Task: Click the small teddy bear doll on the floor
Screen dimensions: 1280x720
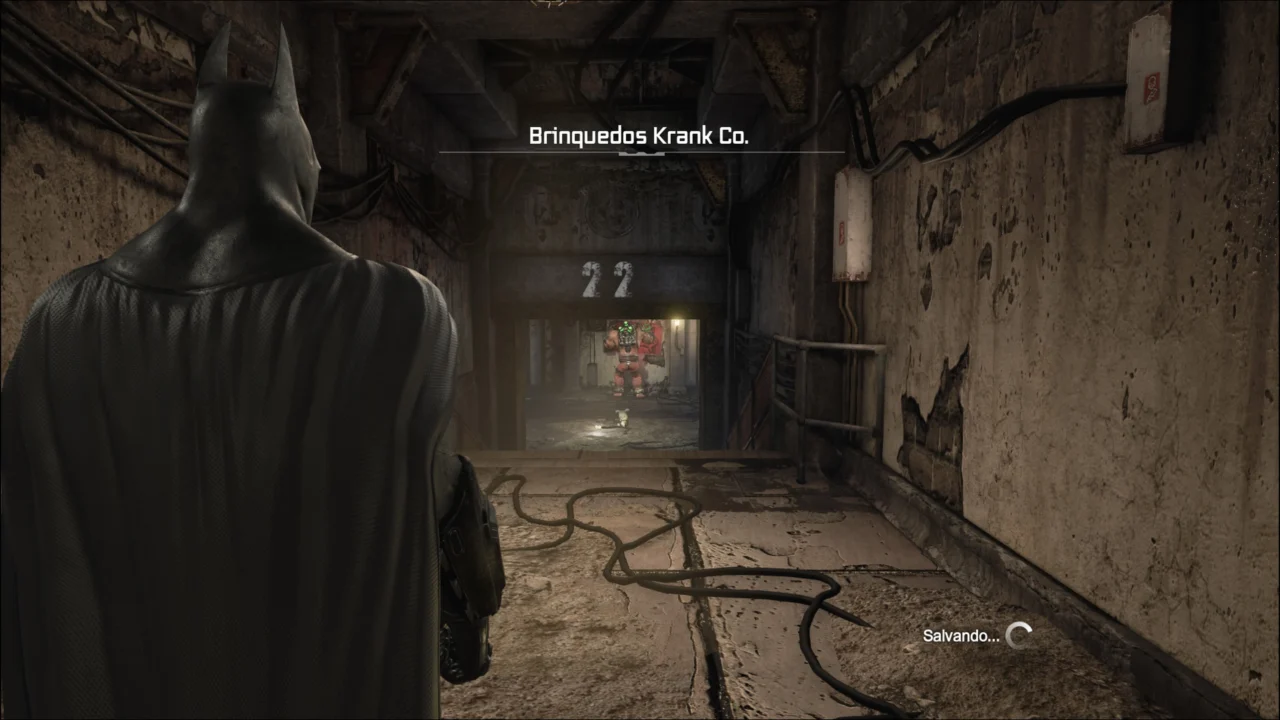Action: (x=622, y=418)
